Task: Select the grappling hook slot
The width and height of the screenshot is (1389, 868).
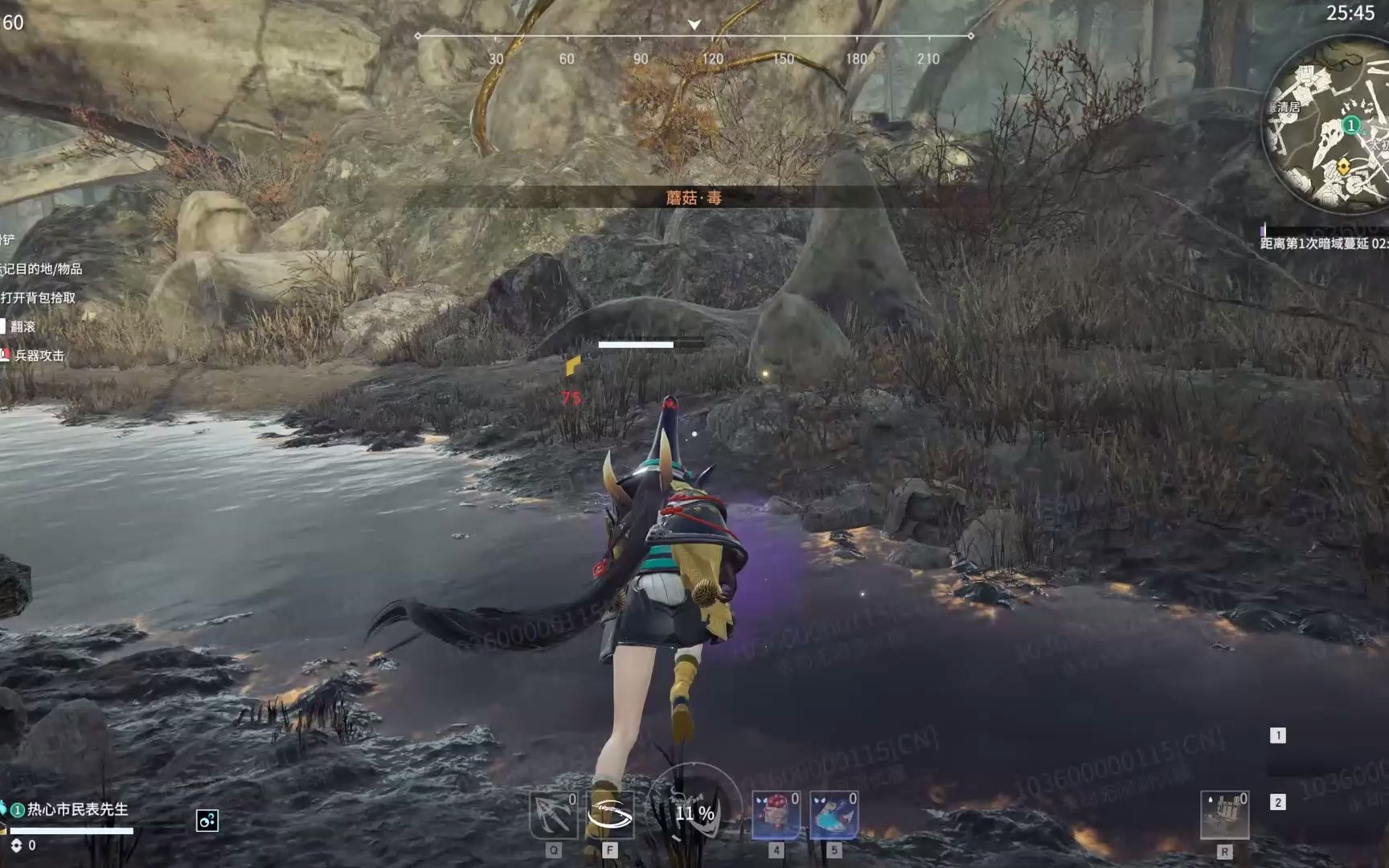Action: click(x=553, y=815)
